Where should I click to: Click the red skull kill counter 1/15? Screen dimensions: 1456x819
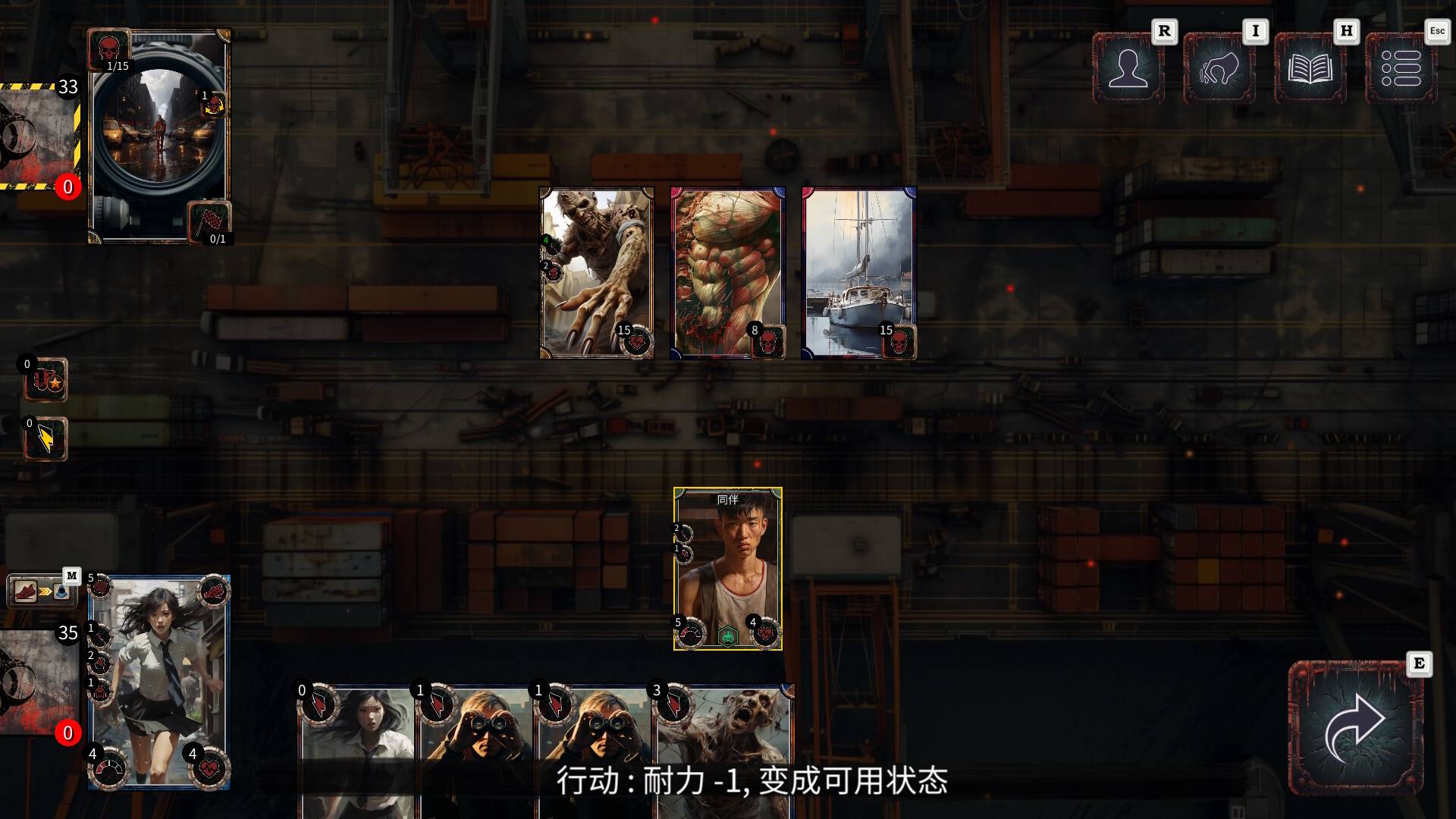[x=110, y=48]
